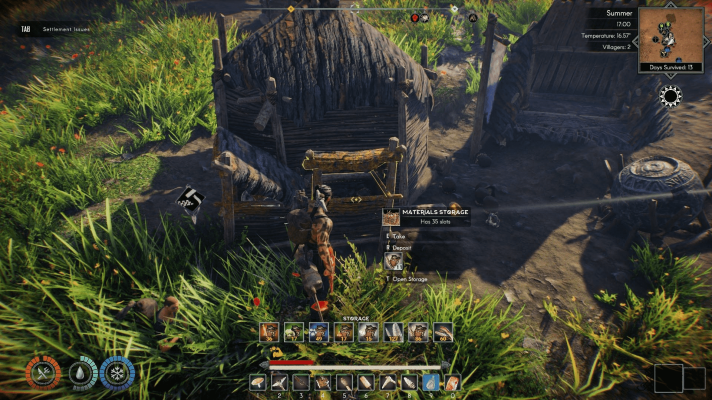Choose Deposit from the storage prompt
This screenshot has width=712, height=400.
(402, 246)
